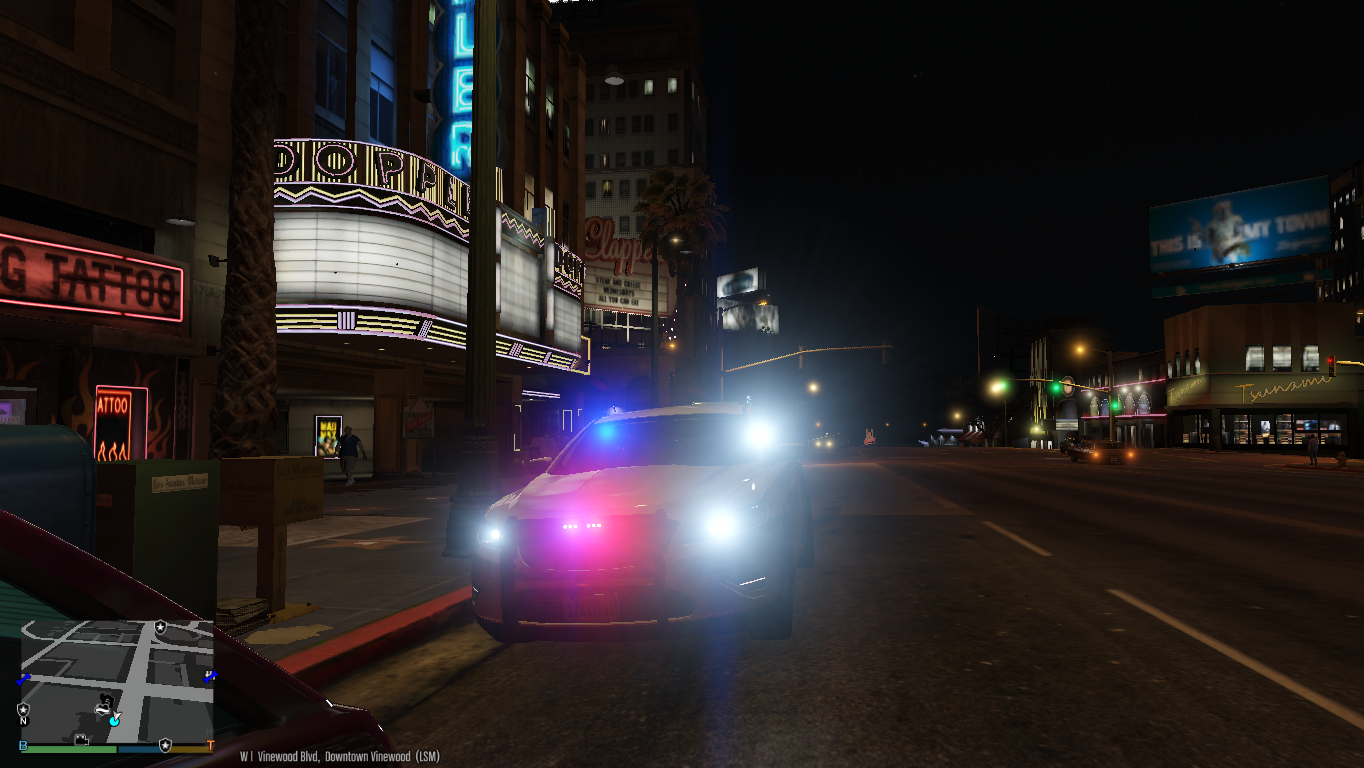This screenshot has width=1364, height=768.
Task: Click the north 'N' compass marker
Action: (x=24, y=720)
